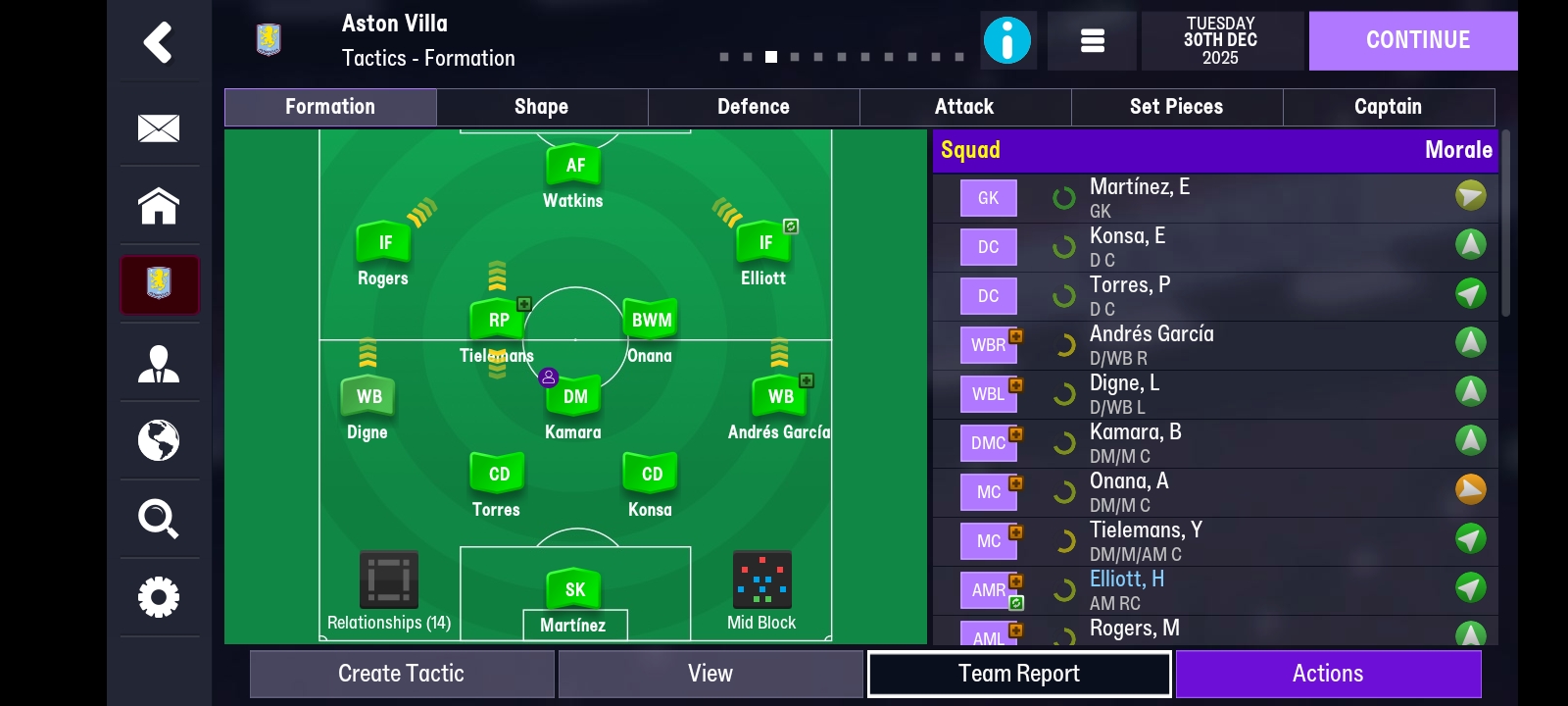This screenshot has height=706, width=1568.
Task: Check Onana's orange morale indicator
Action: point(1470,488)
